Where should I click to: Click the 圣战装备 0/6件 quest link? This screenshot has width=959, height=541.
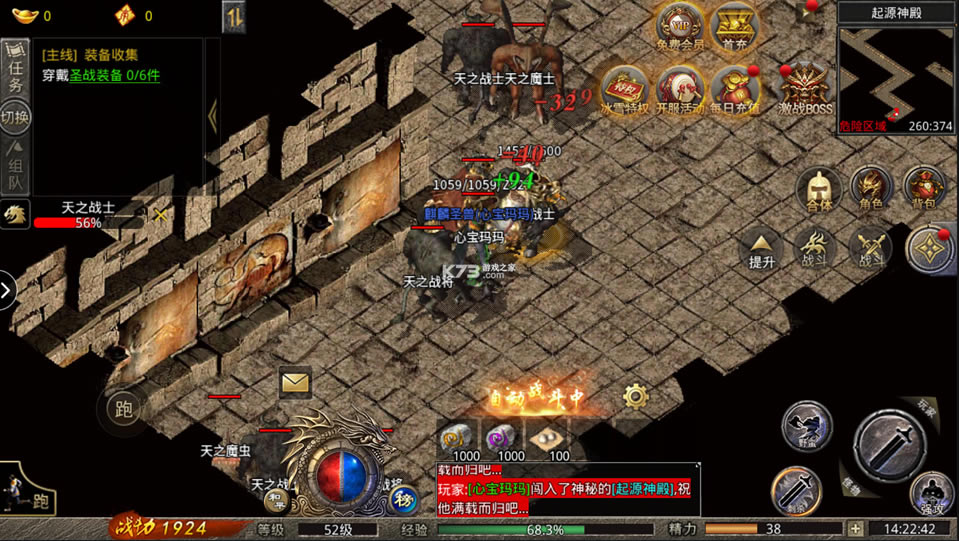[114, 75]
